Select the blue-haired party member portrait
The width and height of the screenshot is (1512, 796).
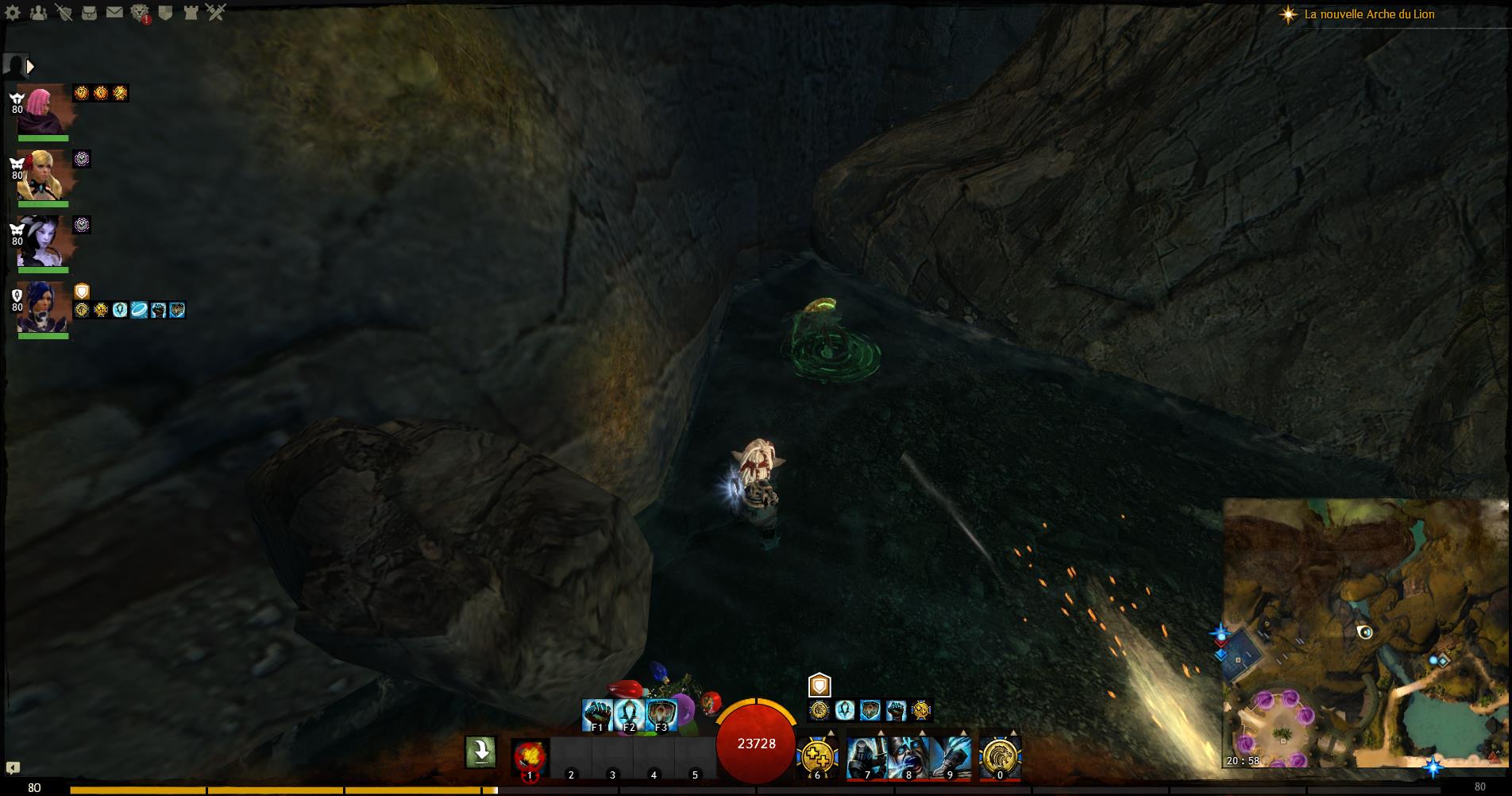41,307
